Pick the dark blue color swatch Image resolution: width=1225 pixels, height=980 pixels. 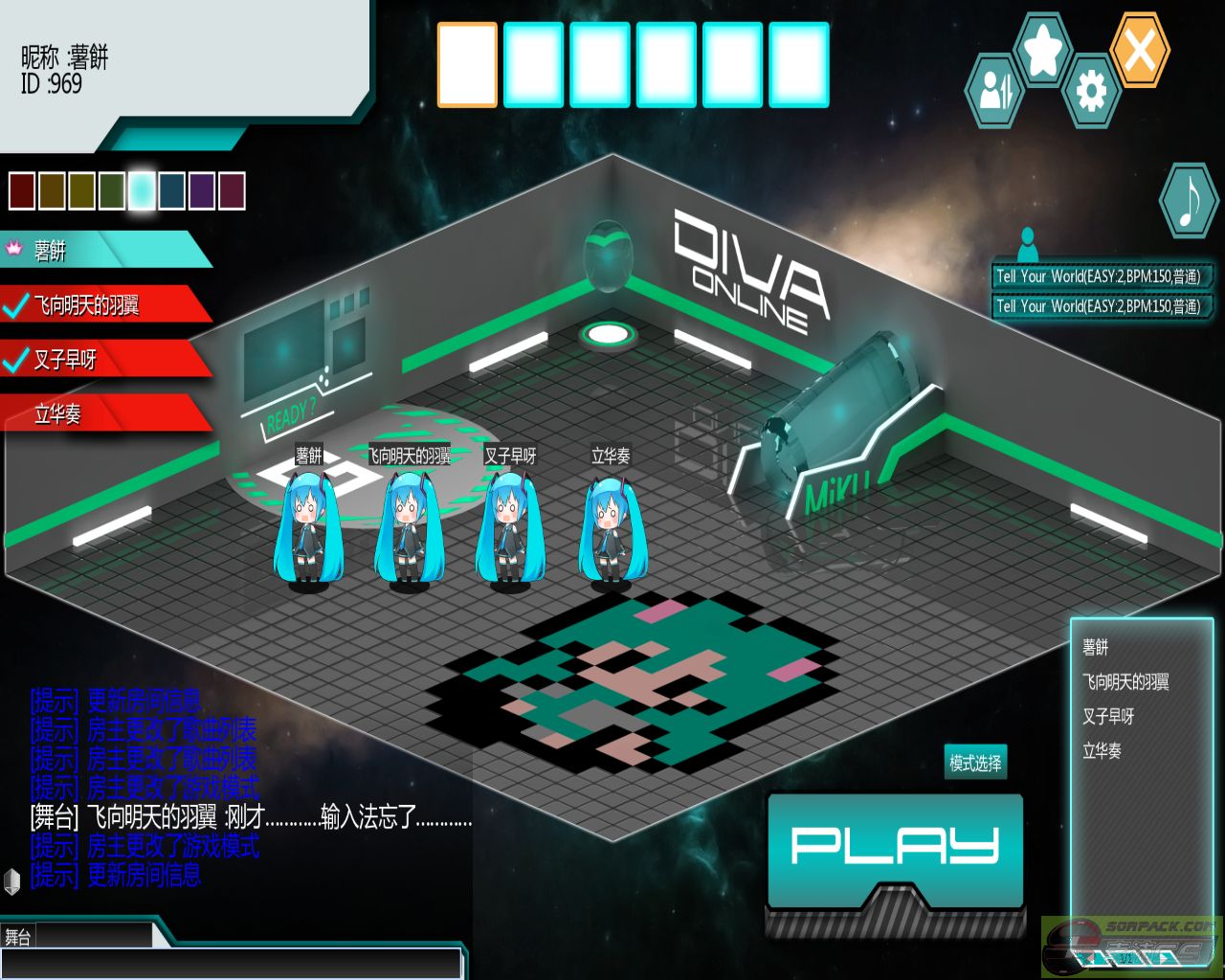click(x=172, y=191)
